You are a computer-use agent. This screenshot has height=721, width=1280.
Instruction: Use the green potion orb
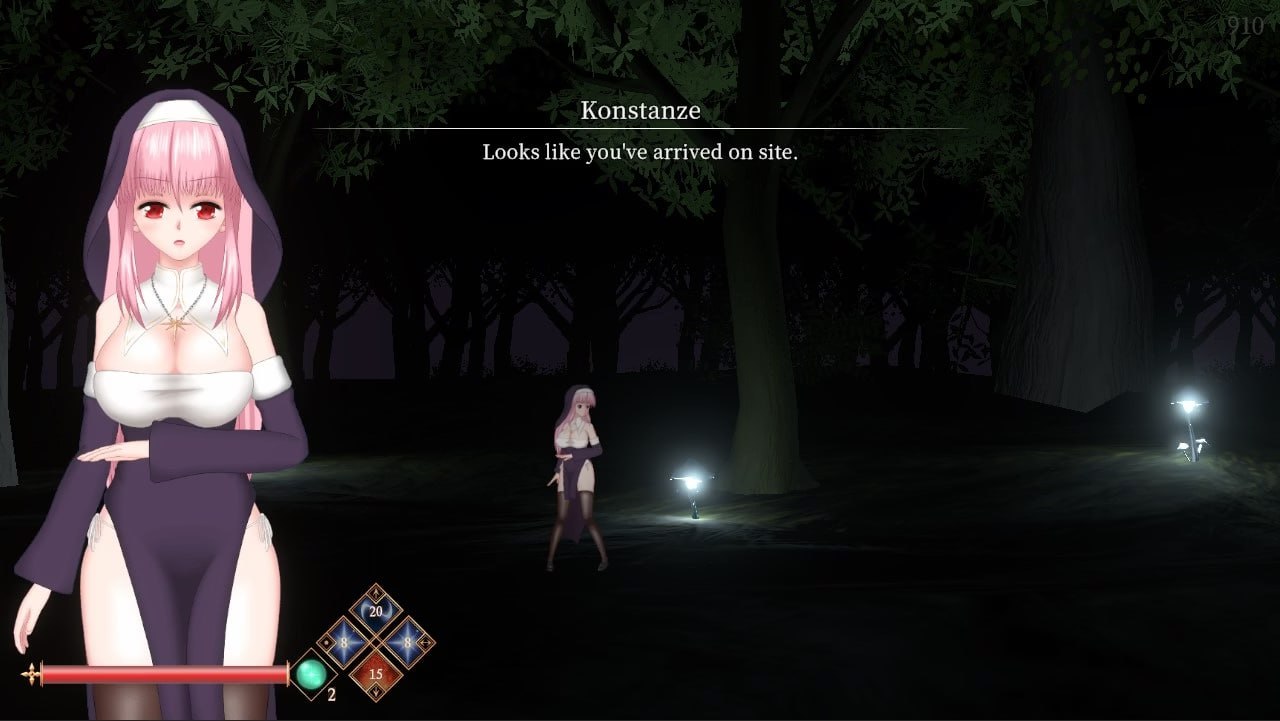310,673
